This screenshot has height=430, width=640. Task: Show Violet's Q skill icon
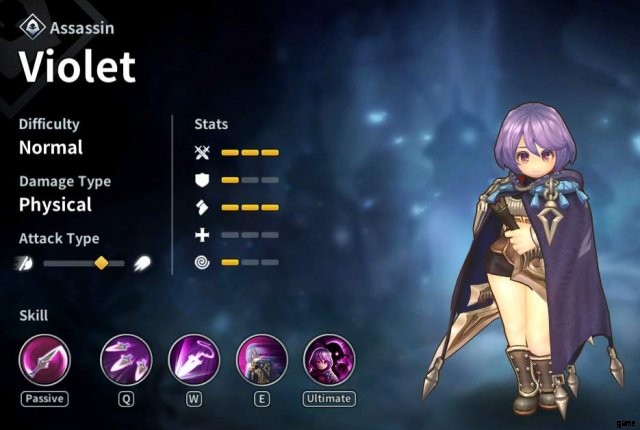[127, 361]
